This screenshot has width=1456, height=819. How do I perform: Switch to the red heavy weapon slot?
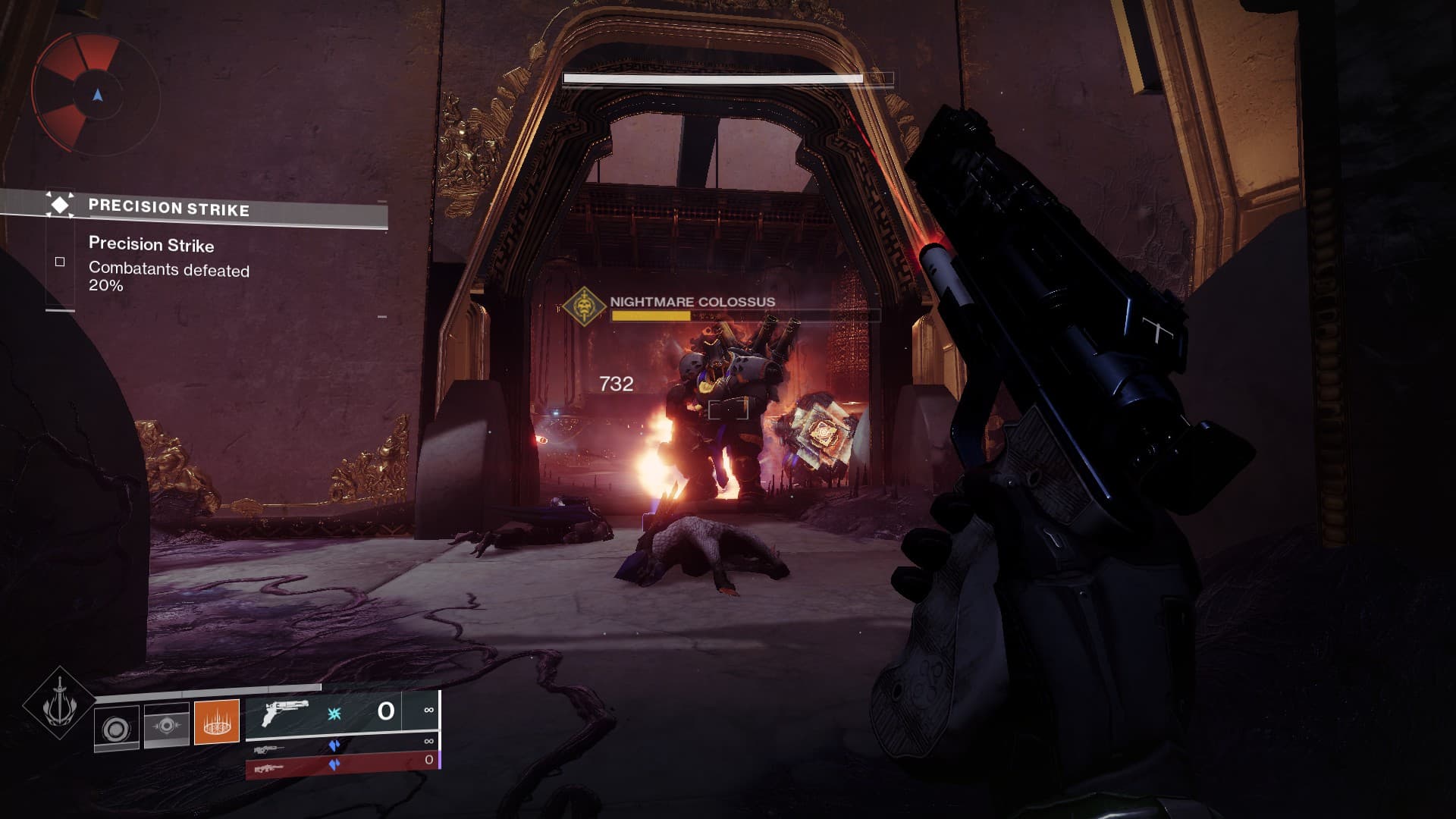341,767
